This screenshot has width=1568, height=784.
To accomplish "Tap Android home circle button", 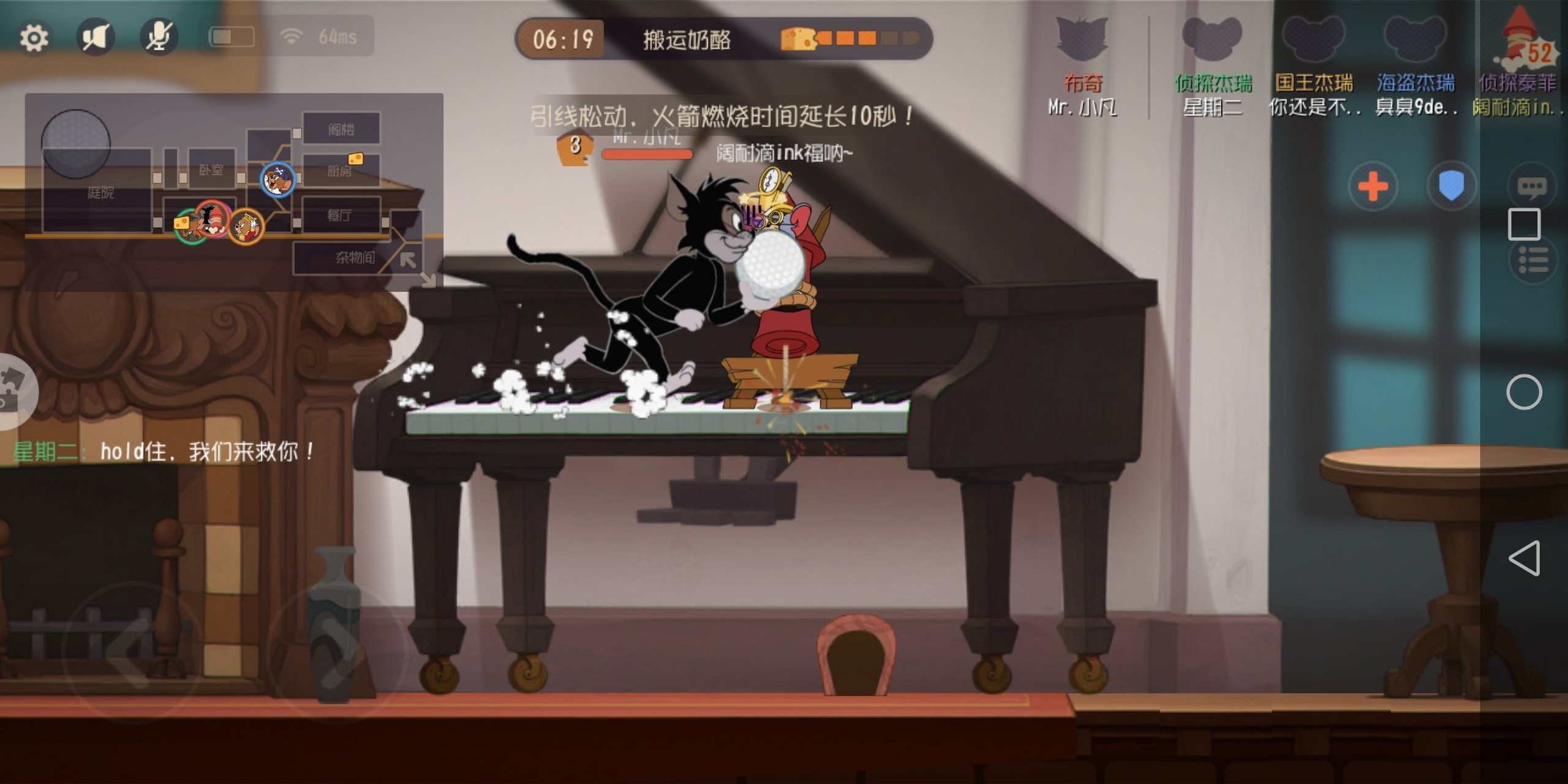I will [x=1524, y=392].
